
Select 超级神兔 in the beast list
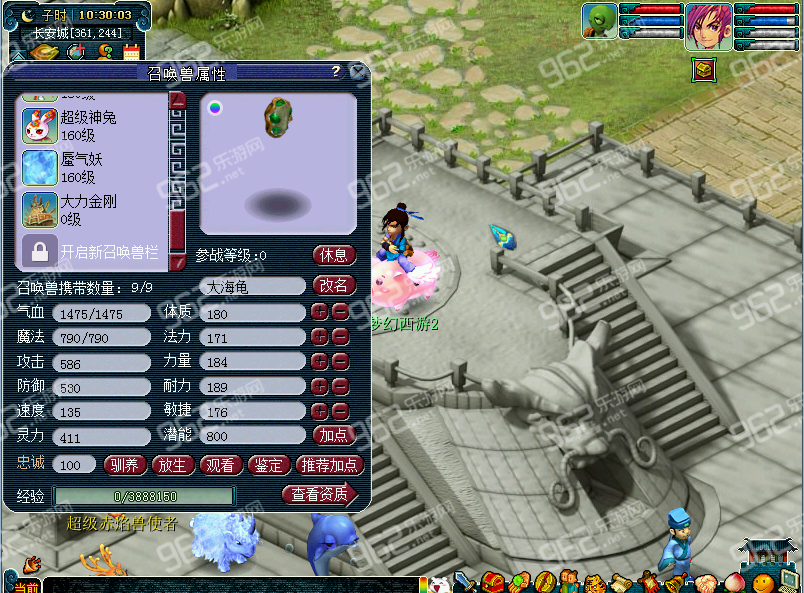click(x=88, y=126)
